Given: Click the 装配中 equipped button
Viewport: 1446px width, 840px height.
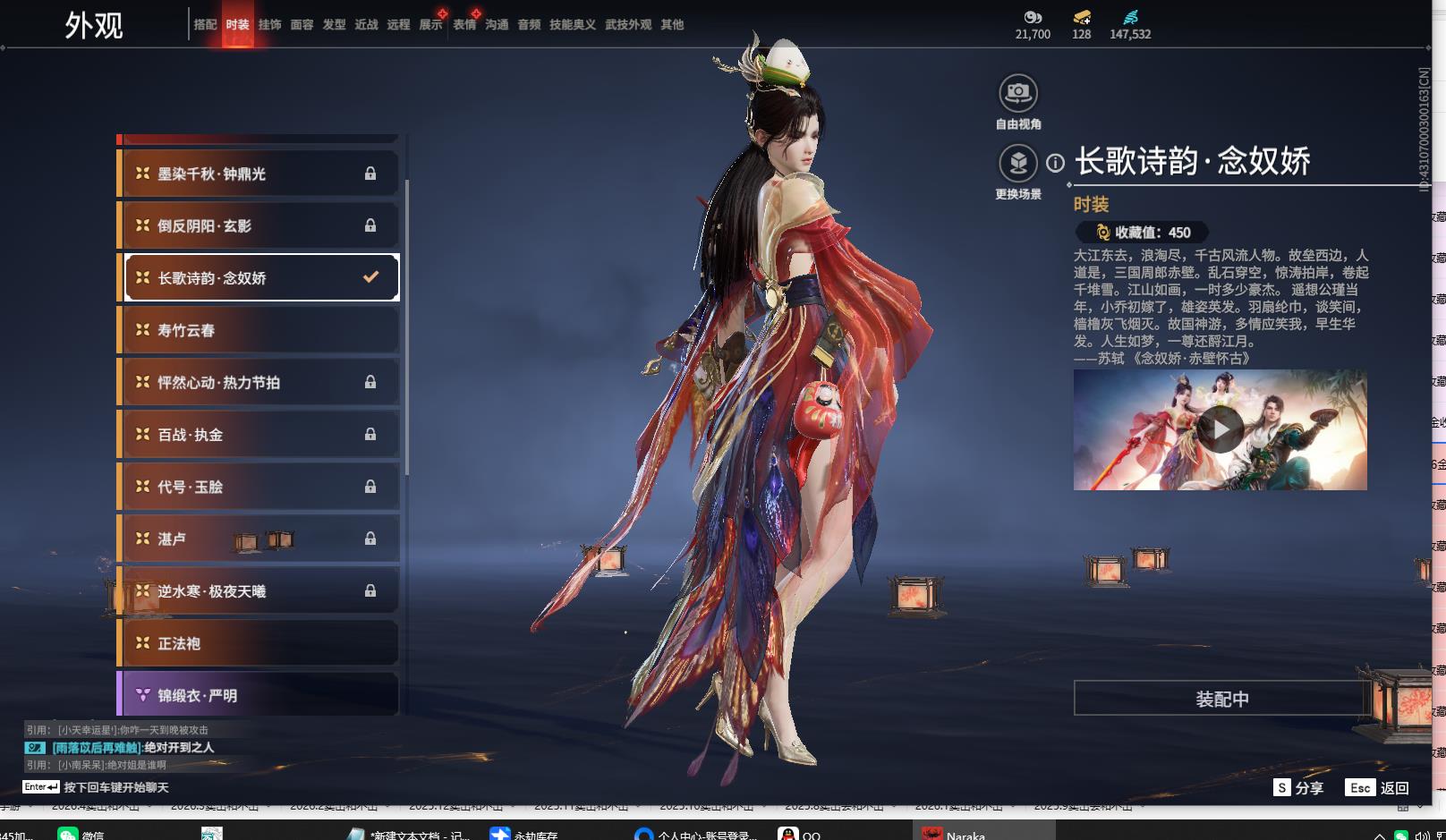Looking at the screenshot, I should [1221, 699].
